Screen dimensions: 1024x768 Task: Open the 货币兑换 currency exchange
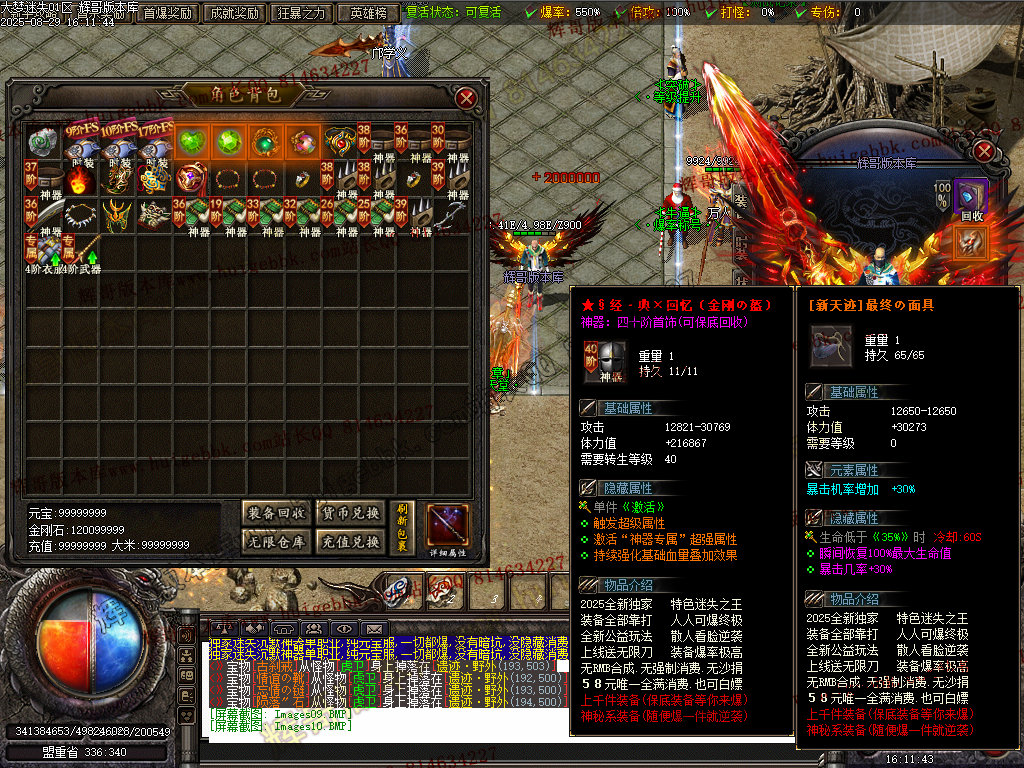click(x=349, y=513)
